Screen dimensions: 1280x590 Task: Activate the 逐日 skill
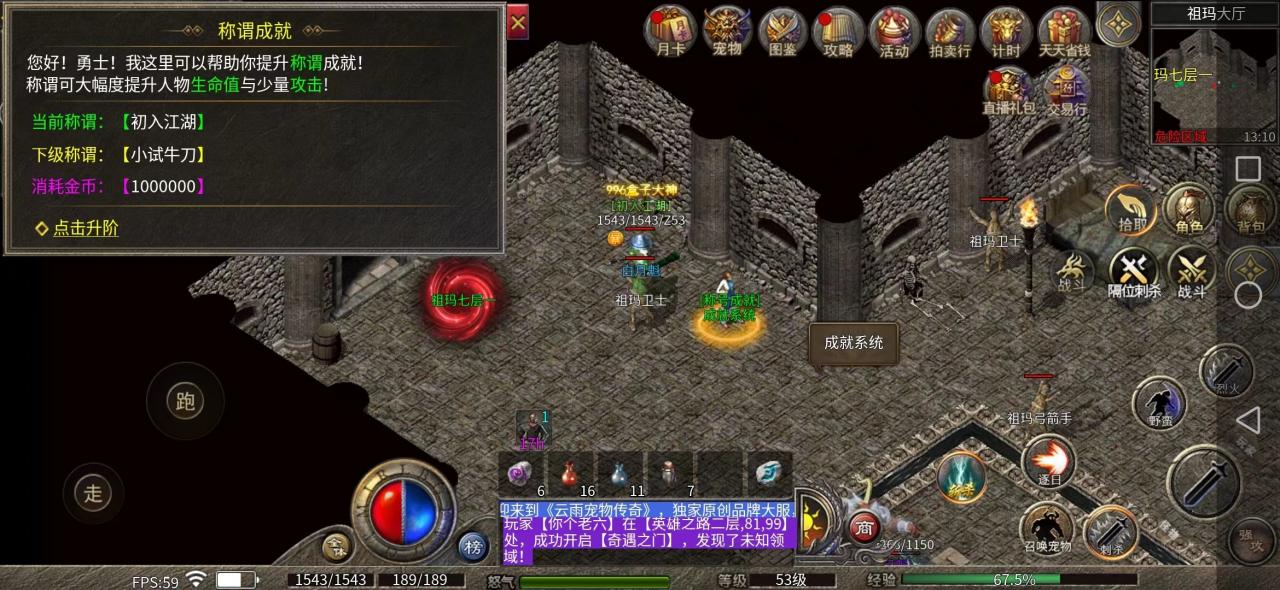[x=1048, y=463]
